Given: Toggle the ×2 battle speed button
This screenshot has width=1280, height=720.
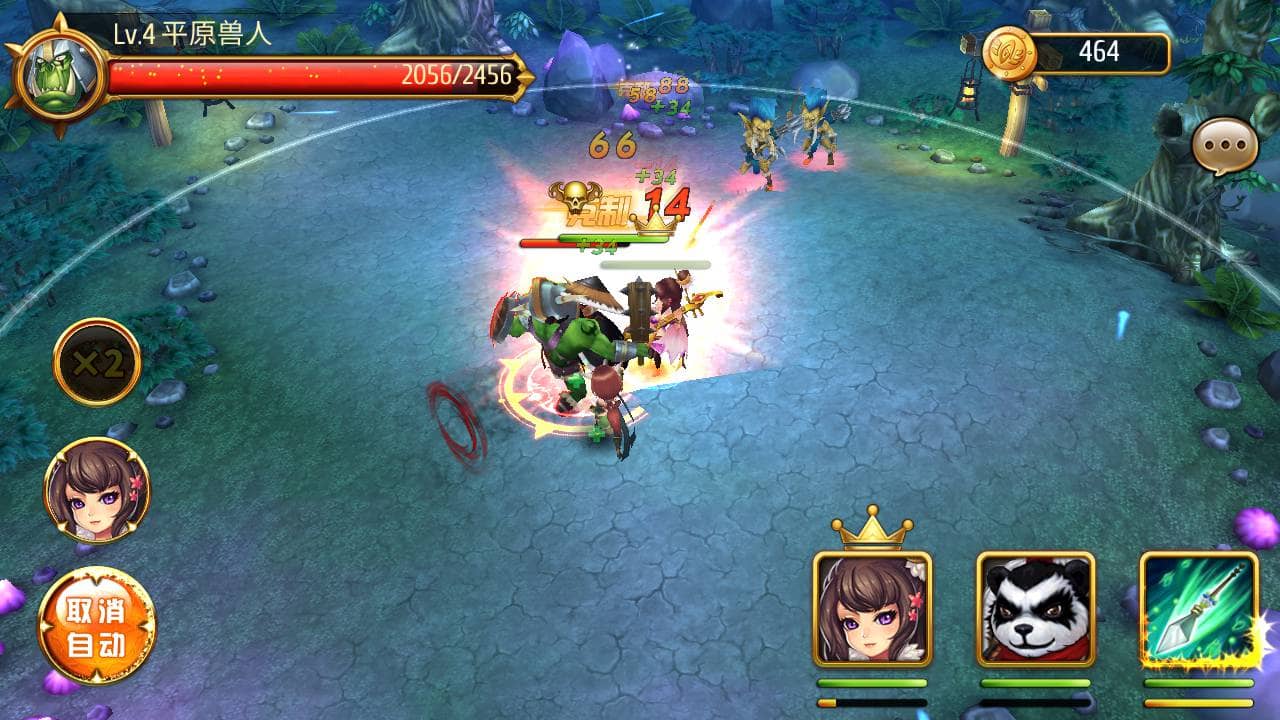Looking at the screenshot, I should pos(97,362).
